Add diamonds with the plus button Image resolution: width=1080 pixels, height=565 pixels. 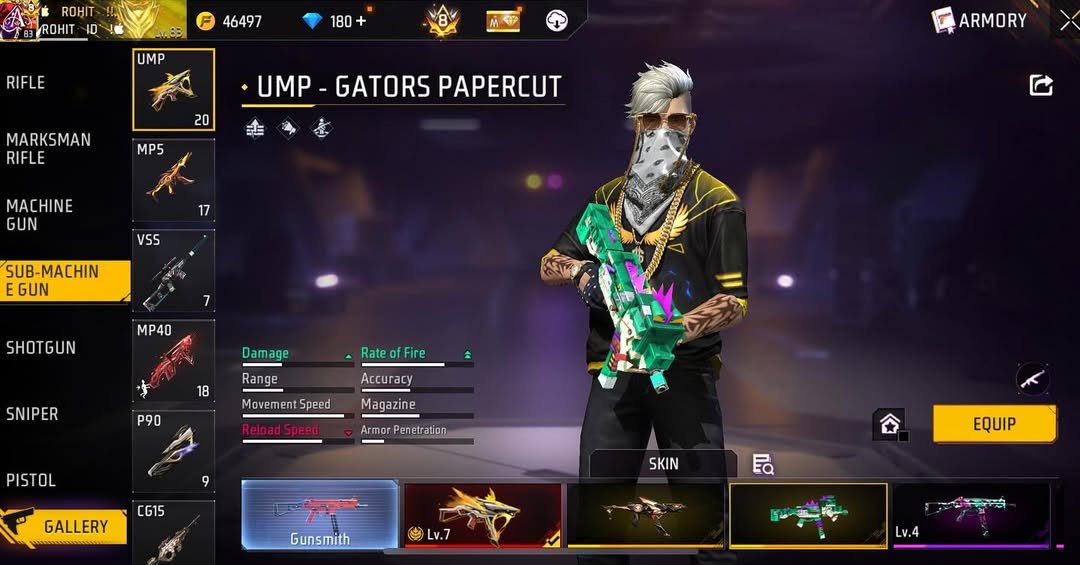(360, 21)
